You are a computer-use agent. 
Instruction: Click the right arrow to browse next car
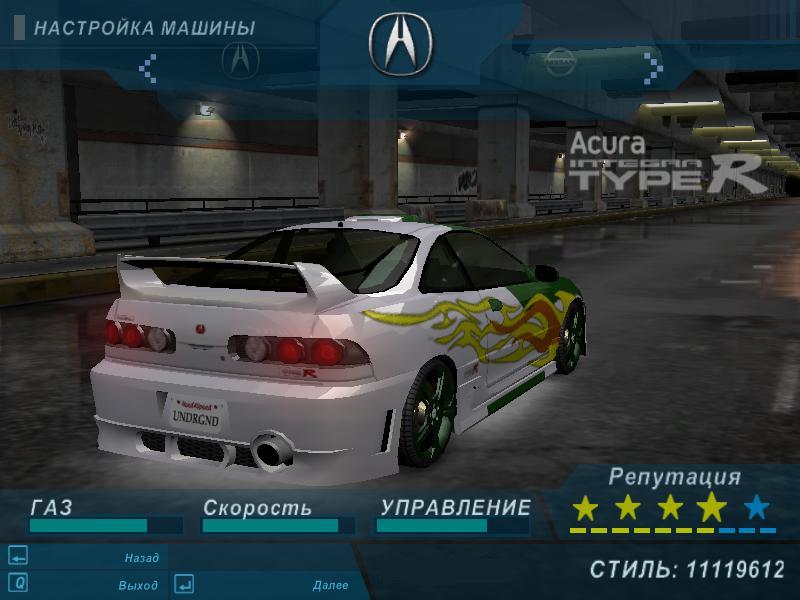[x=653, y=66]
